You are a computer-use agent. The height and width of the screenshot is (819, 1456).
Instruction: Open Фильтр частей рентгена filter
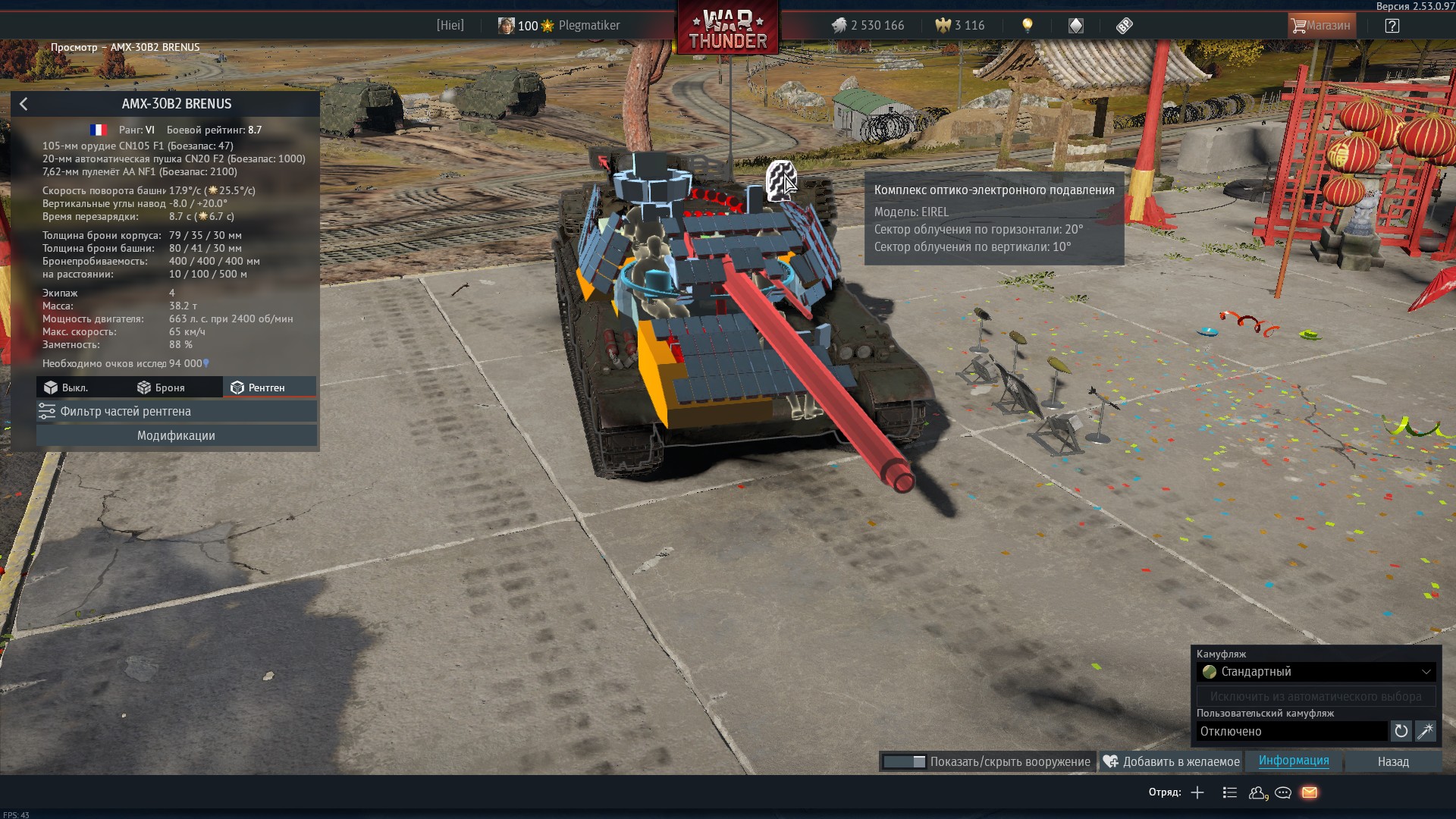coord(176,411)
